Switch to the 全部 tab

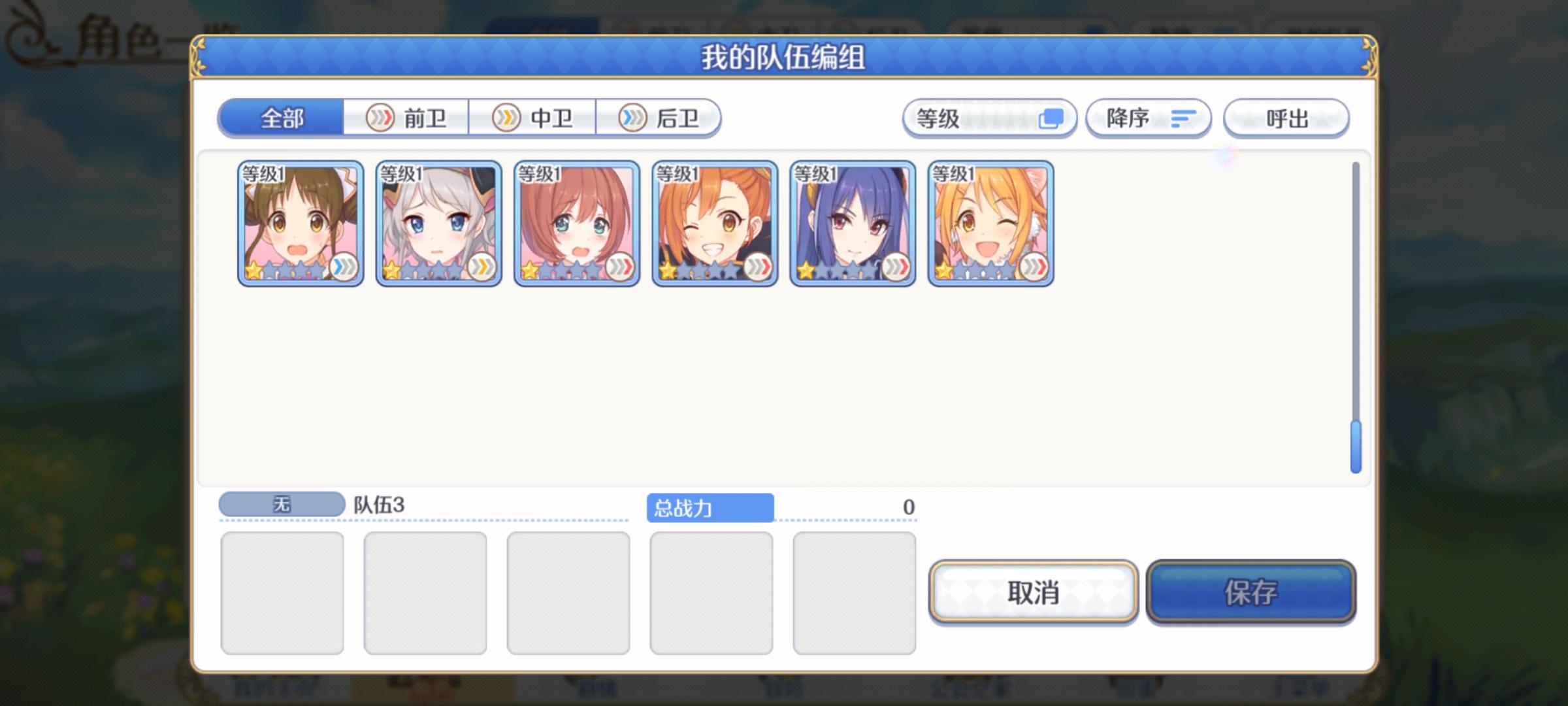(x=282, y=118)
